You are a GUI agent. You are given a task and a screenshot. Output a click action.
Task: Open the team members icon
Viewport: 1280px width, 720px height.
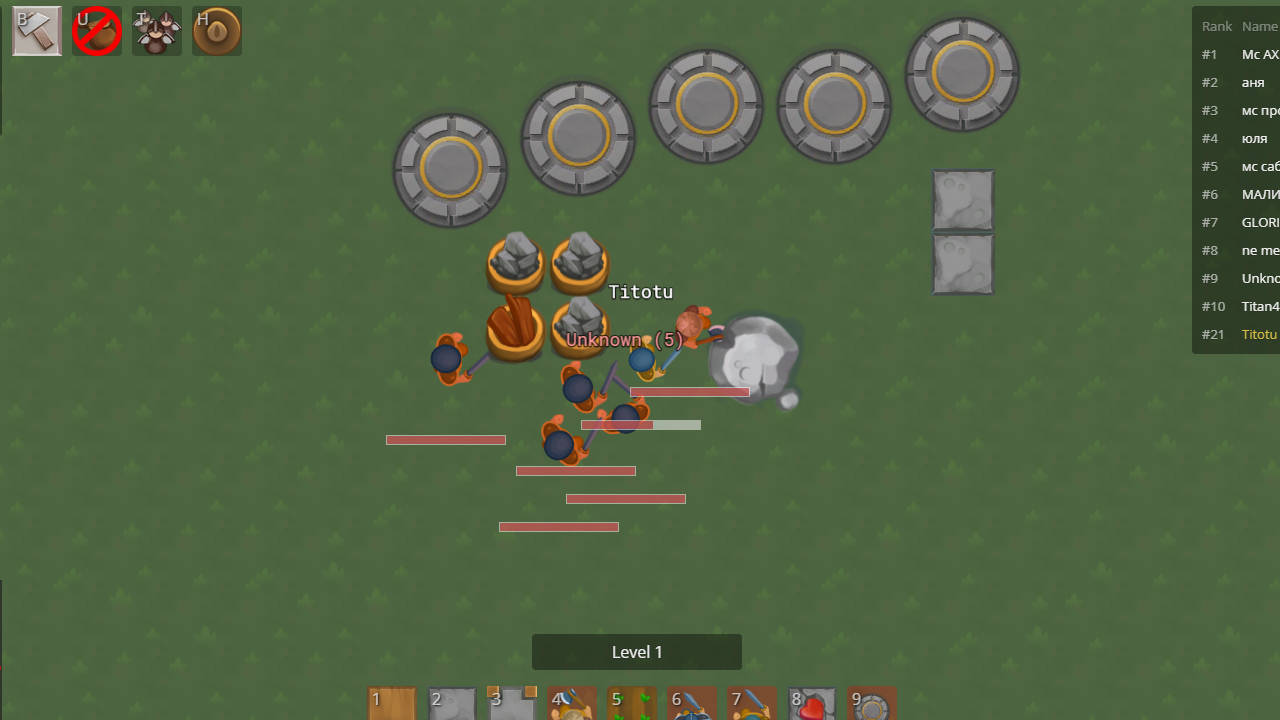pyautogui.click(x=157, y=31)
